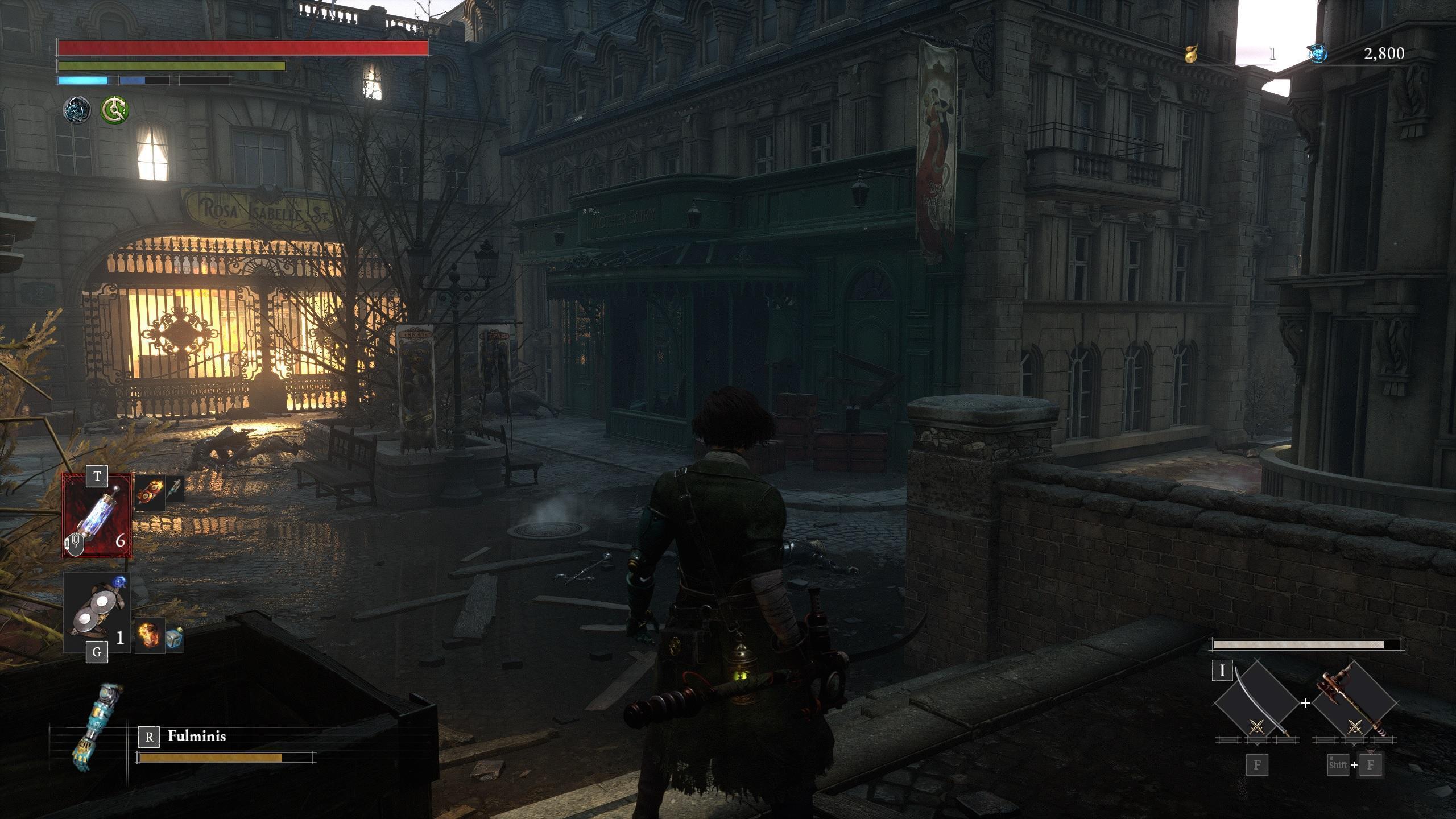The height and width of the screenshot is (819, 1456).
Task: Select the small syringe belt item
Action: tap(175, 490)
